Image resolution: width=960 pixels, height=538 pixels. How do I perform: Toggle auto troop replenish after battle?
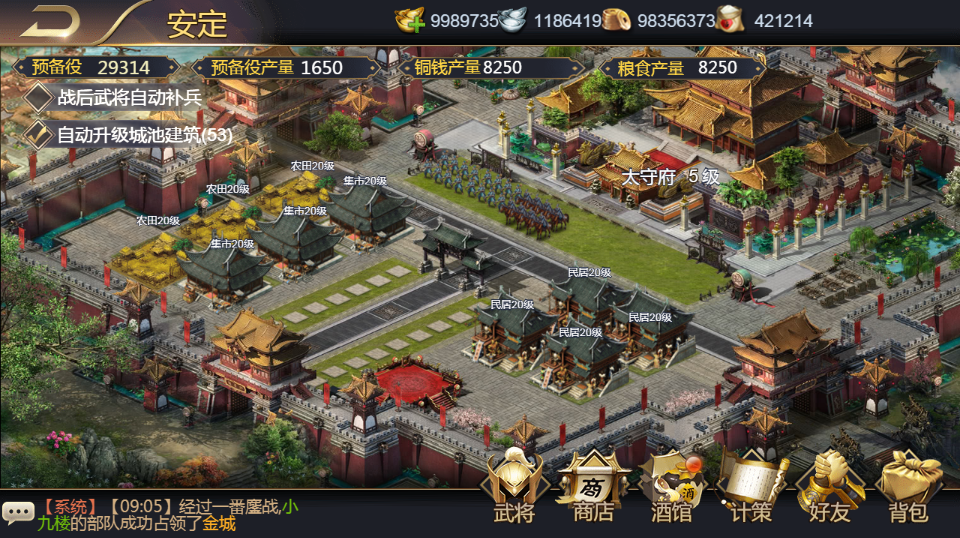click(39, 97)
